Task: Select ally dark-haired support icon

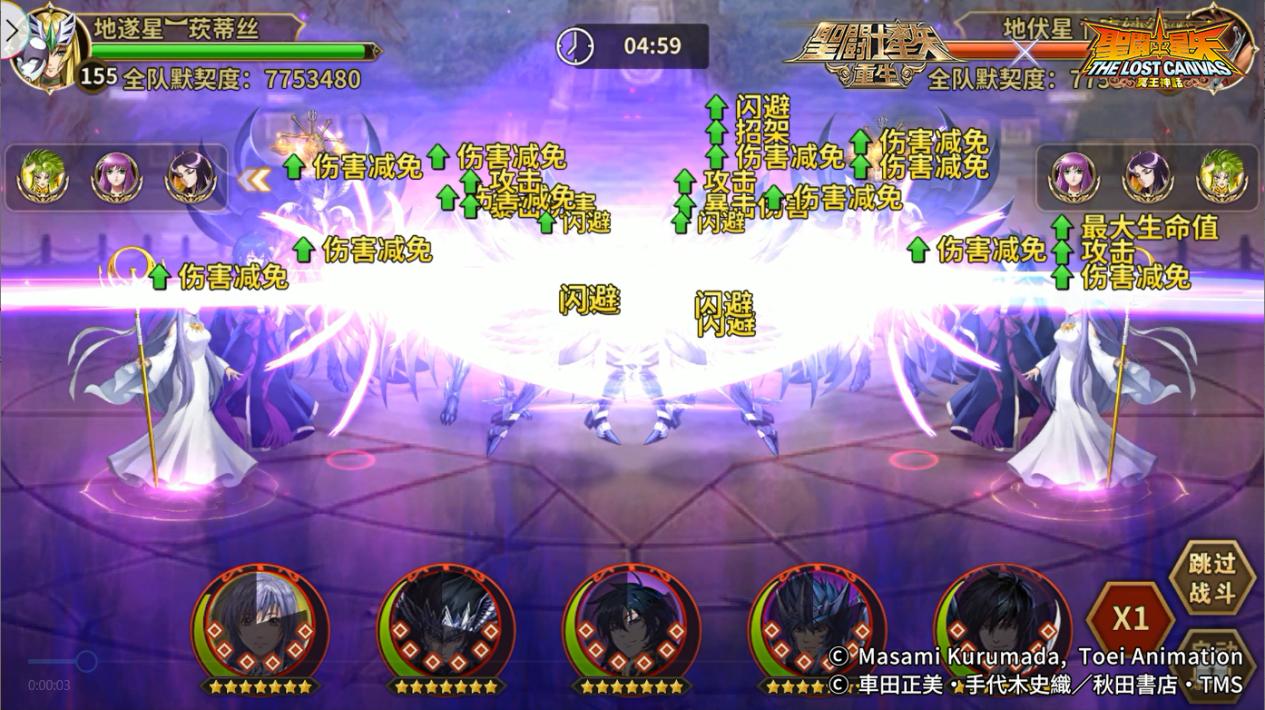Action: [190, 177]
